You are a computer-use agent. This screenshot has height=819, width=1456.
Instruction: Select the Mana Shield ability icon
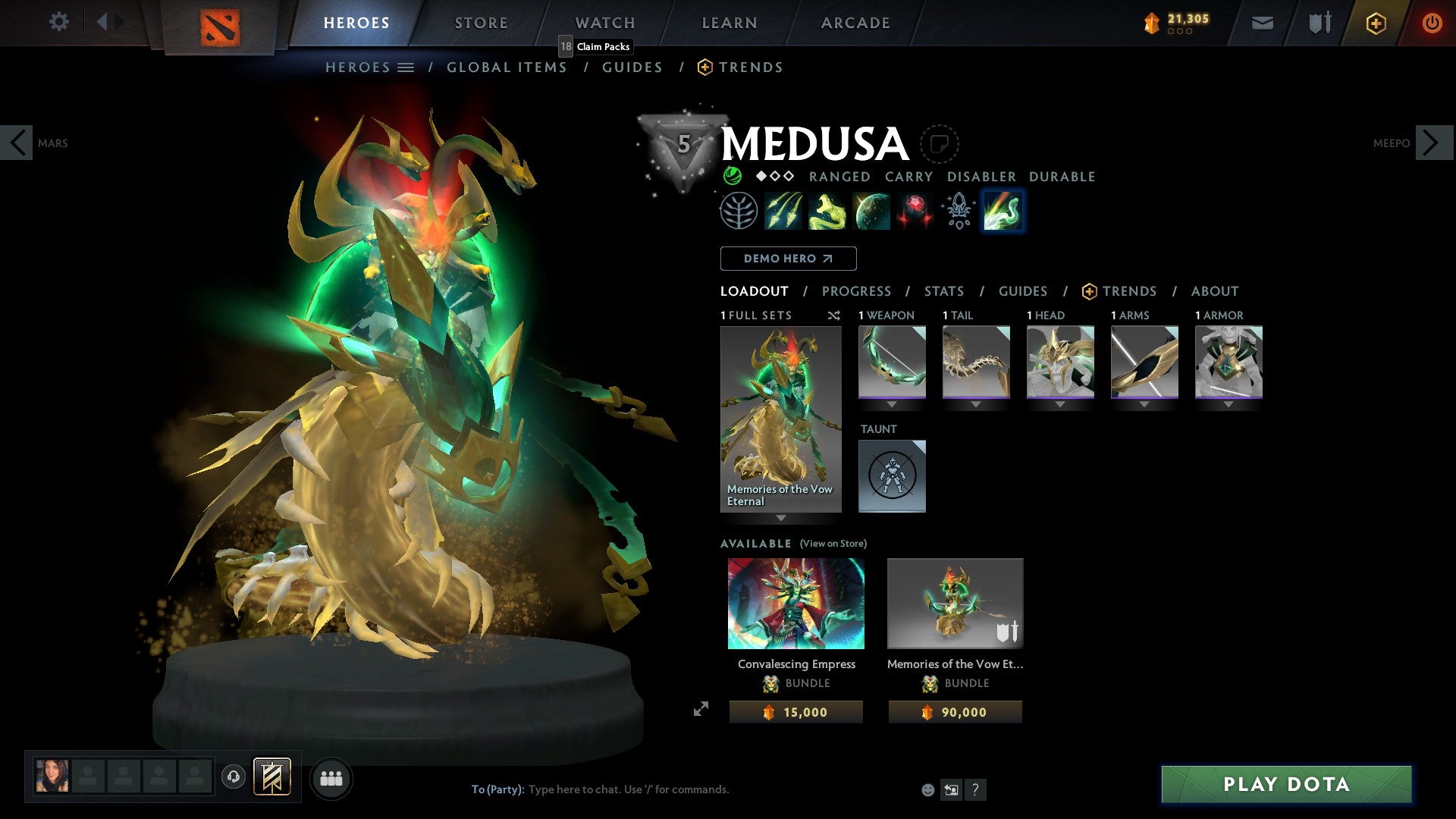click(x=872, y=211)
